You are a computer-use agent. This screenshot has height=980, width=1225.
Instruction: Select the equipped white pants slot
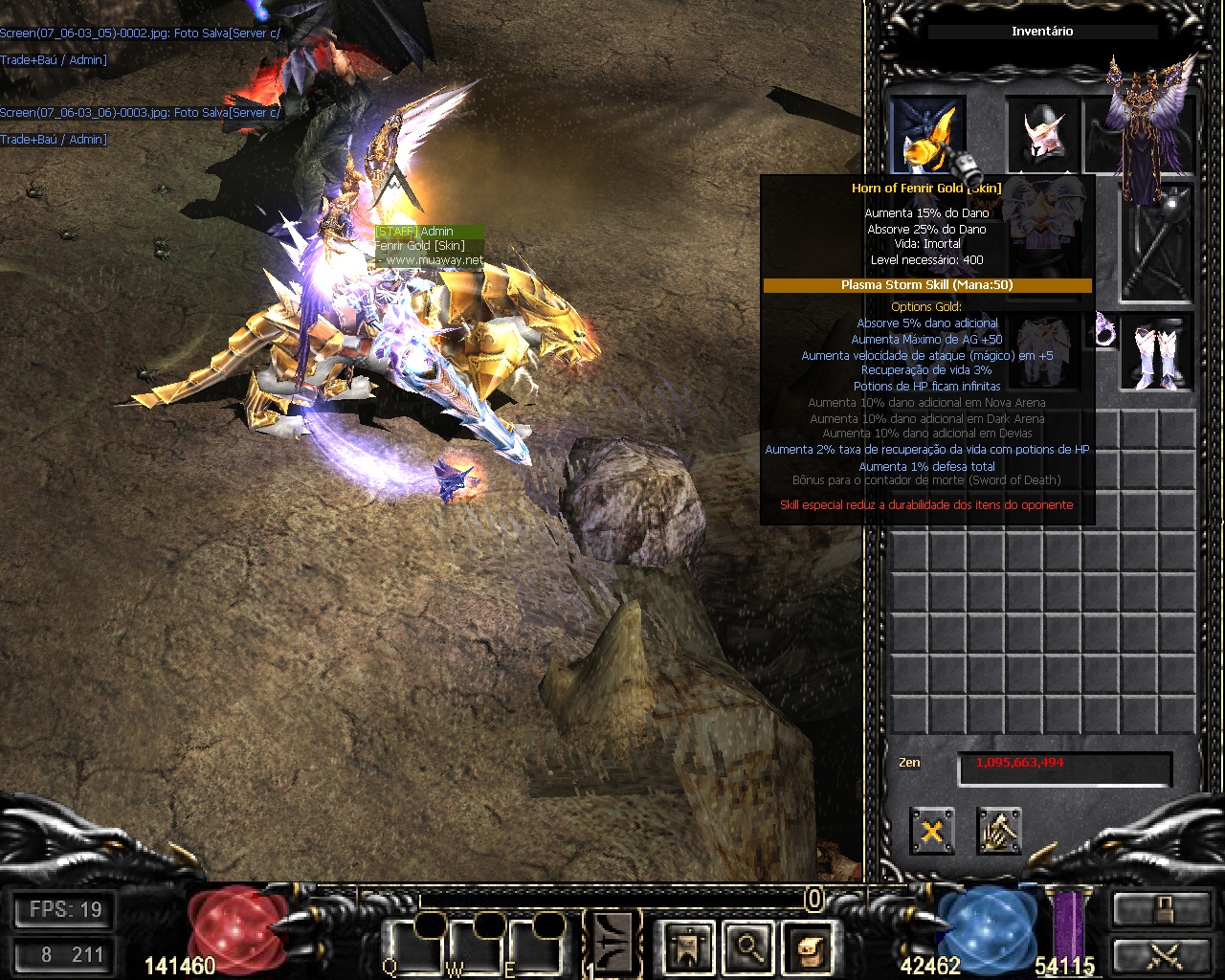pyautogui.click(x=1043, y=352)
